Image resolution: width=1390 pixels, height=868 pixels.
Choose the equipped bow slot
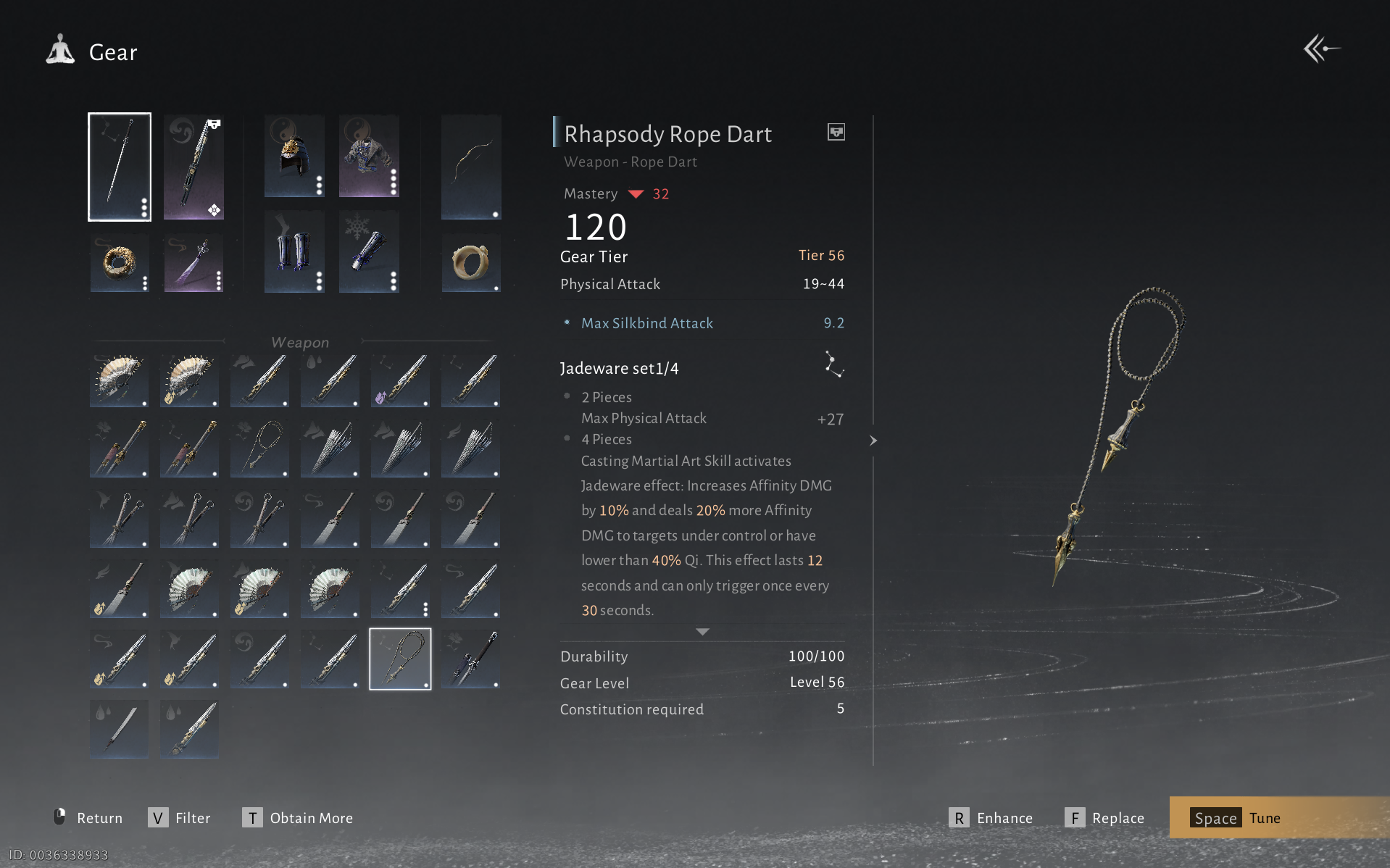[x=471, y=167]
